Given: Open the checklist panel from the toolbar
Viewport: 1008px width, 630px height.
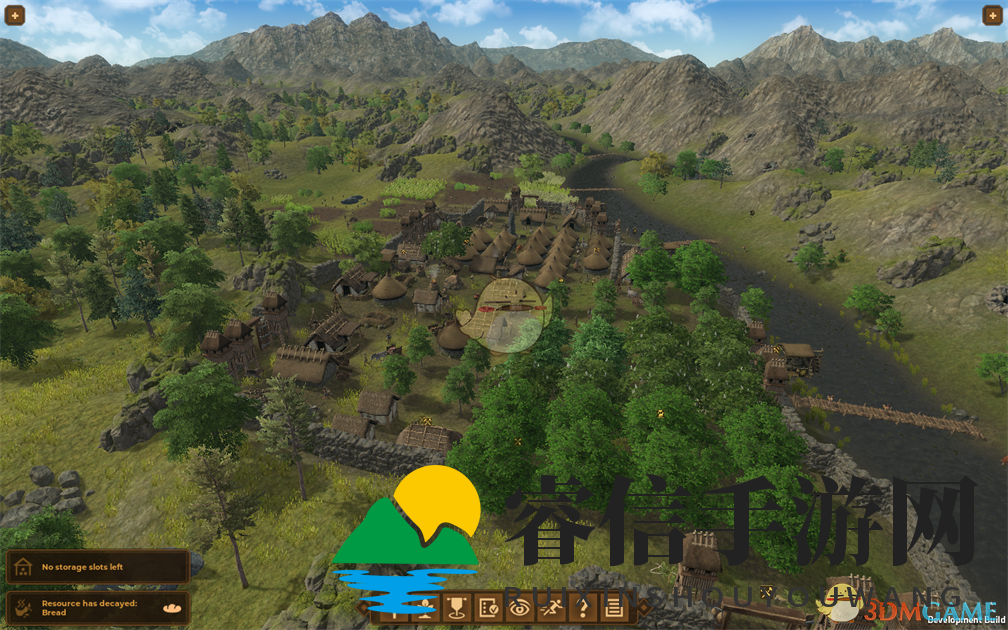Looking at the screenshot, I should (488, 606).
